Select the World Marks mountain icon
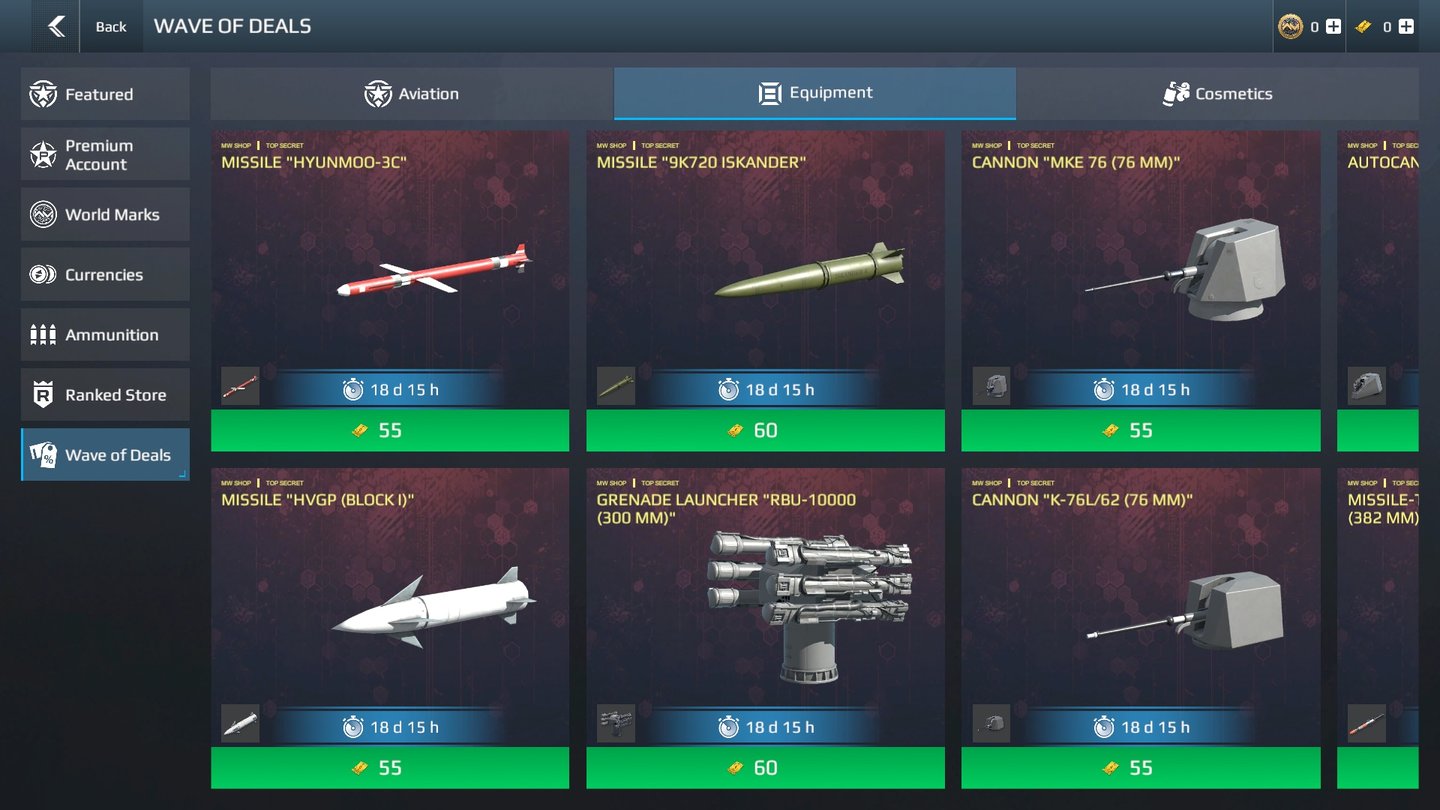The width and height of the screenshot is (1440, 810). [x=40, y=214]
